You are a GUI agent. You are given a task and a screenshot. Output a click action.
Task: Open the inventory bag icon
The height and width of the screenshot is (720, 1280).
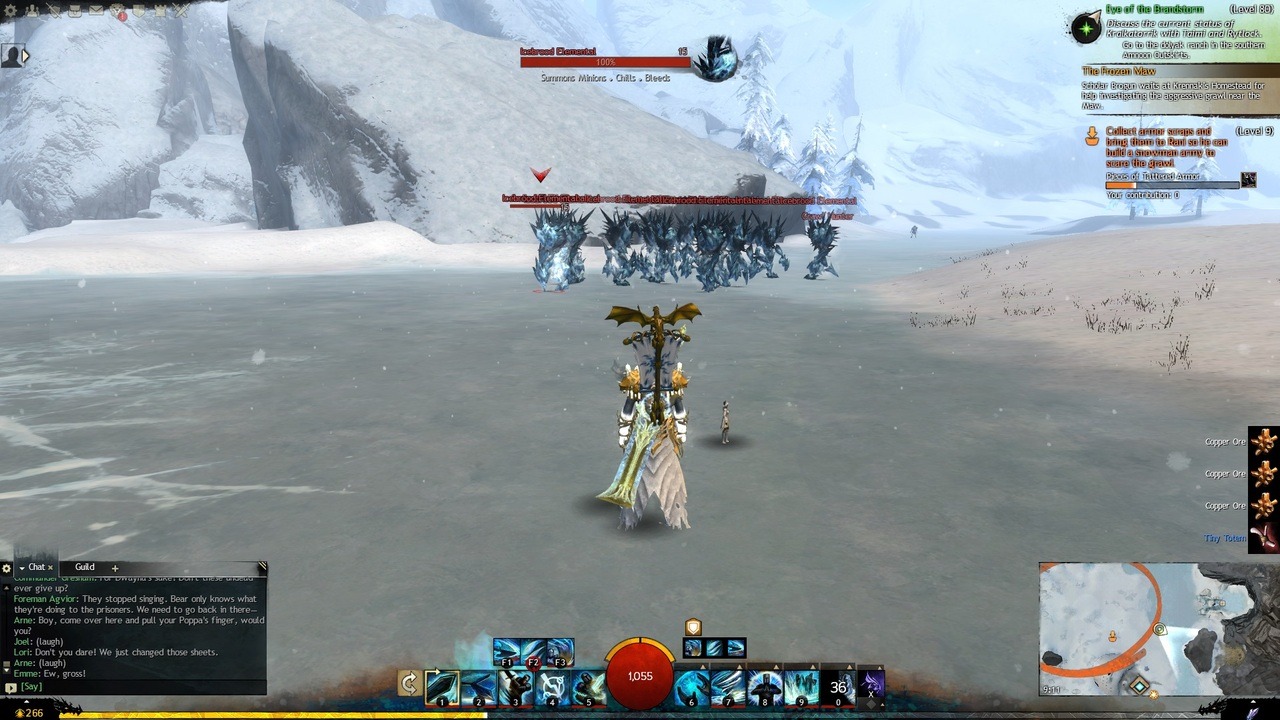[x=75, y=11]
